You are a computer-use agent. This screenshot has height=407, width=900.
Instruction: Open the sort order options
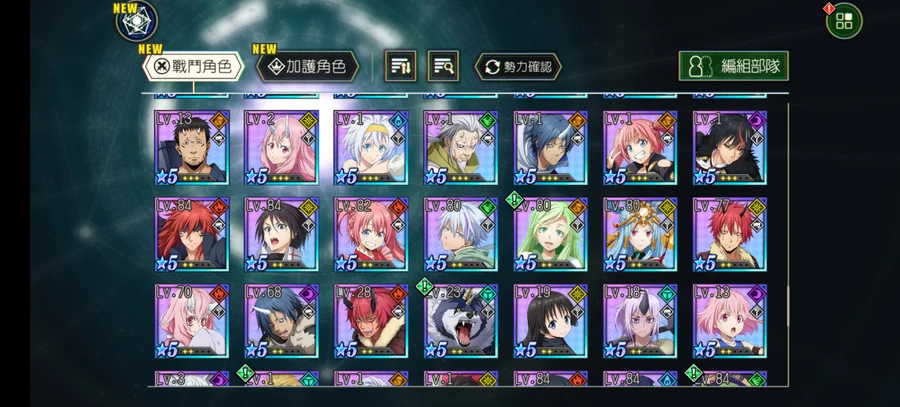(x=402, y=67)
